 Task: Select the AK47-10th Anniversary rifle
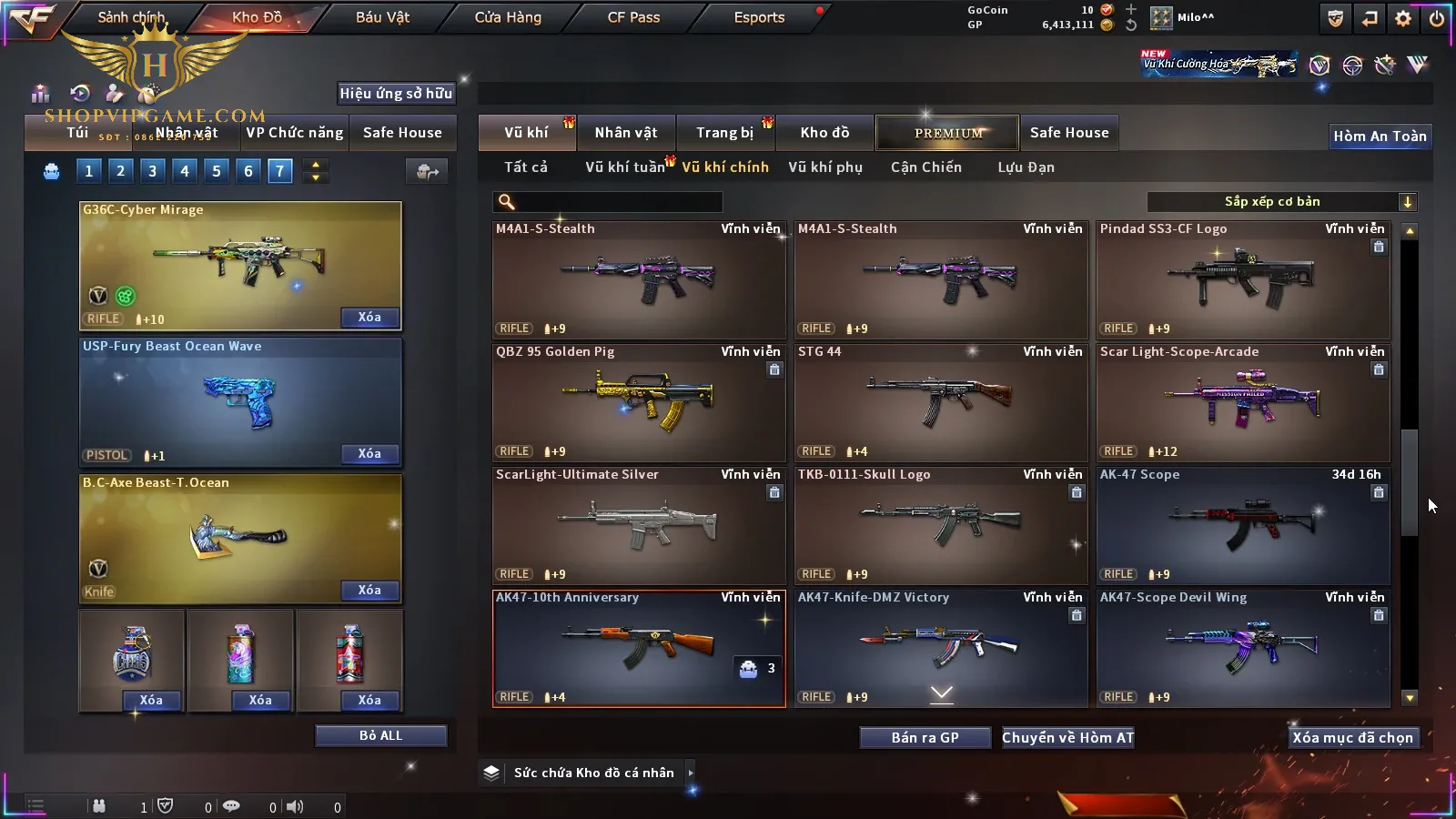point(639,648)
